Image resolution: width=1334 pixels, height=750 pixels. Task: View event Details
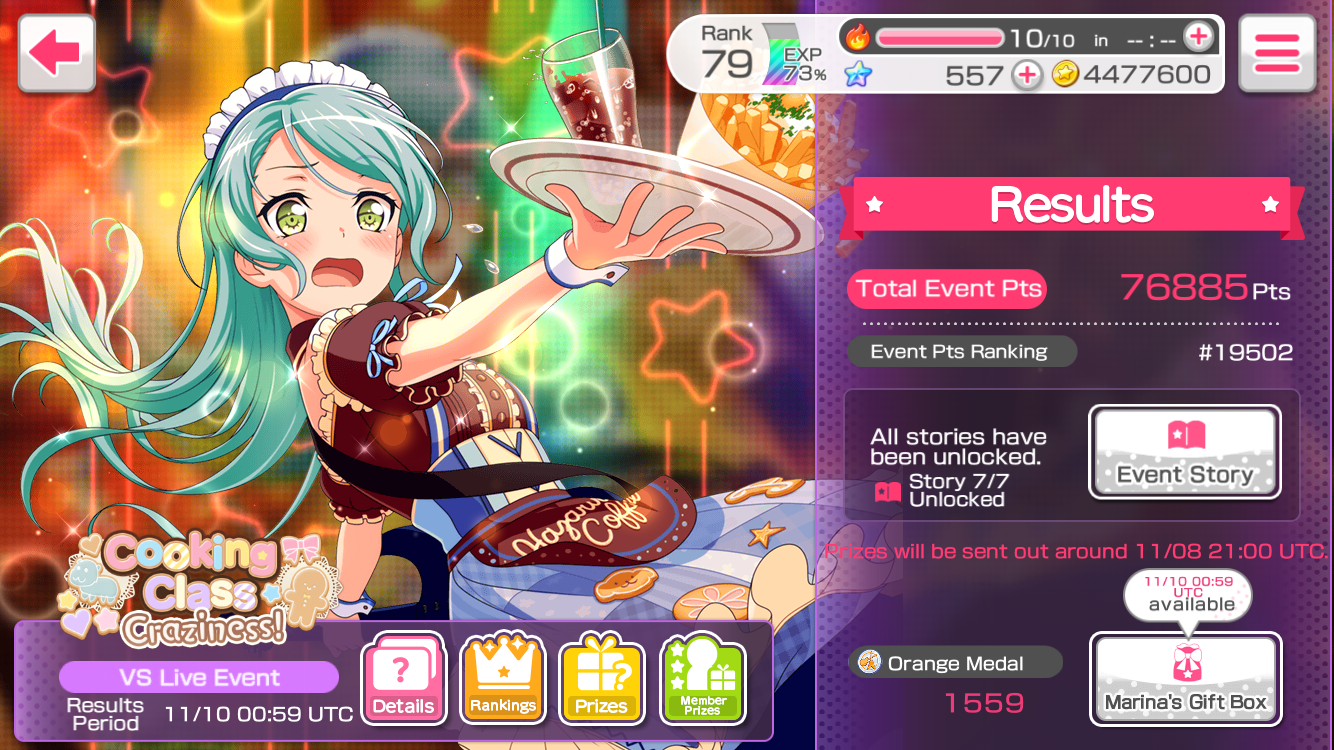coord(403,678)
